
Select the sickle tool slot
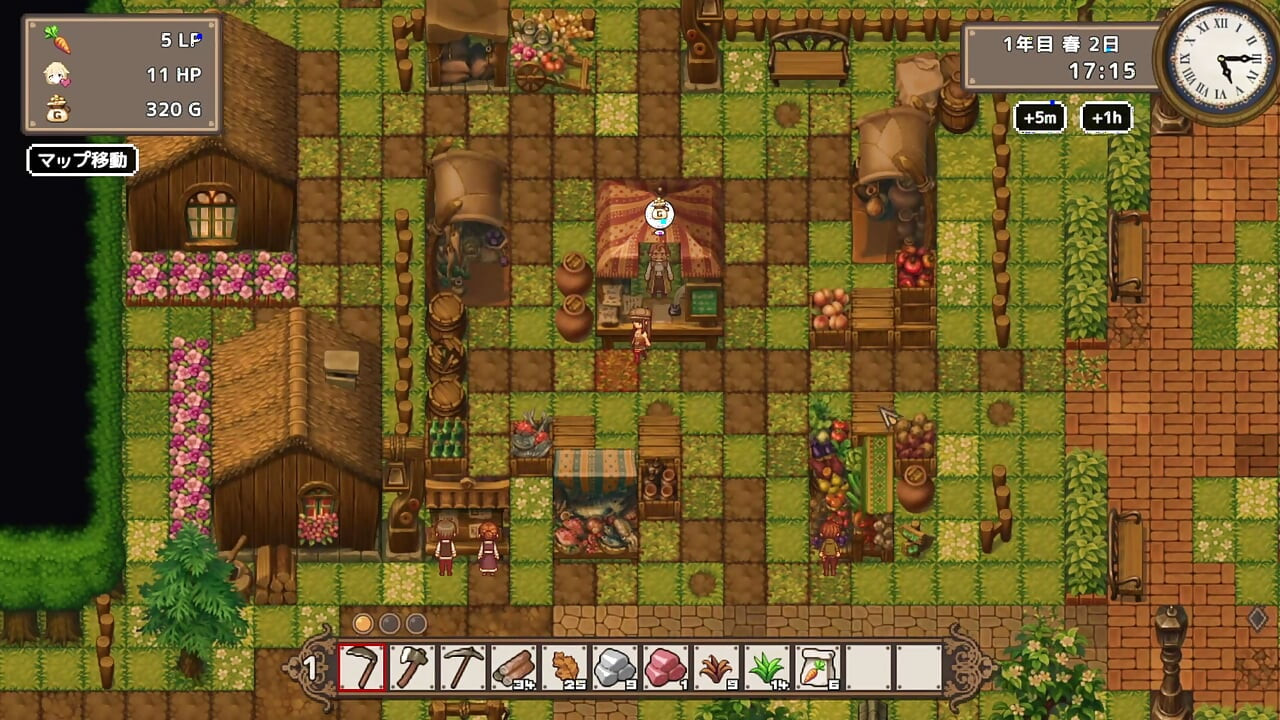pyautogui.click(x=363, y=667)
